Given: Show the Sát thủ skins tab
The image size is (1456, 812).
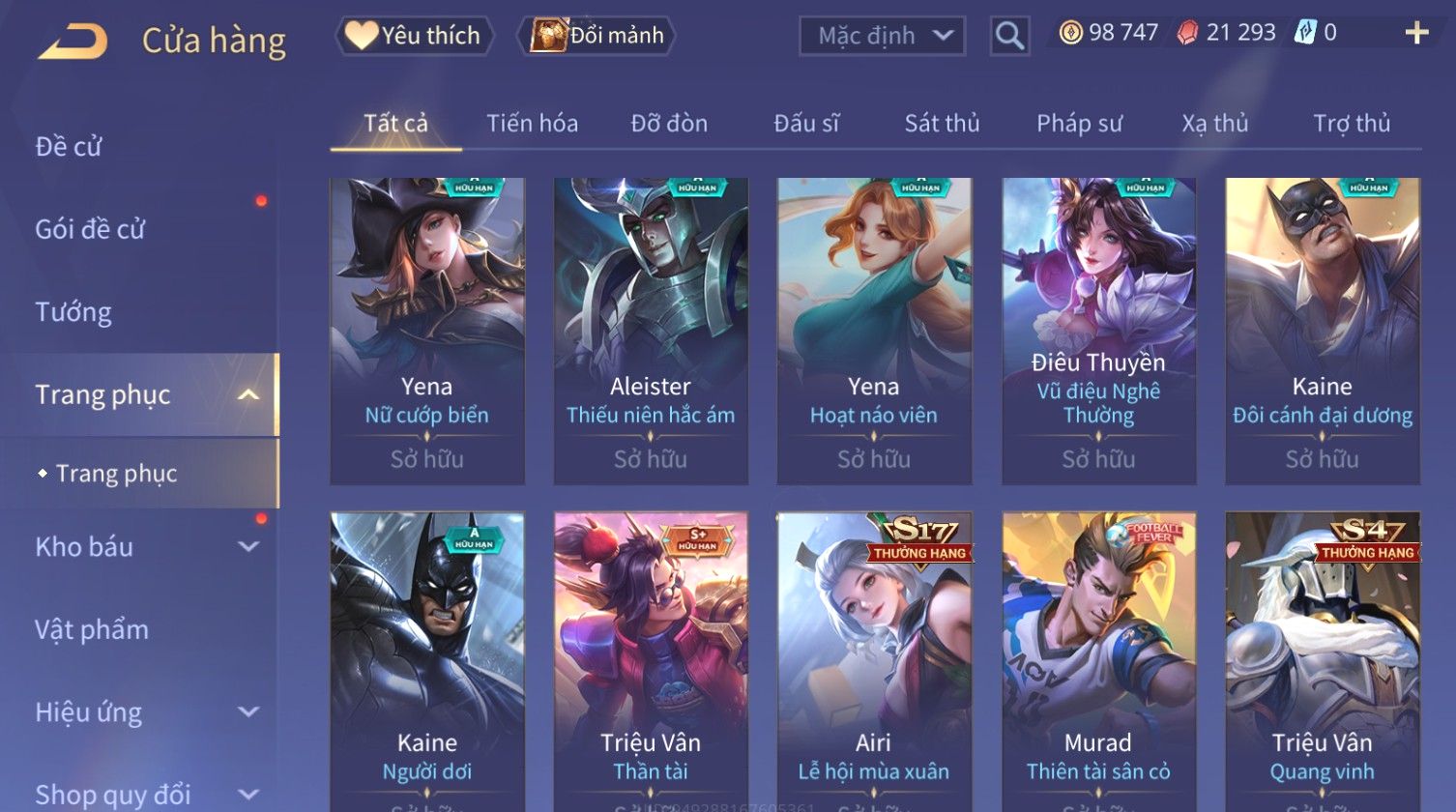Looking at the screenshot, I should [x=942, y=124].
